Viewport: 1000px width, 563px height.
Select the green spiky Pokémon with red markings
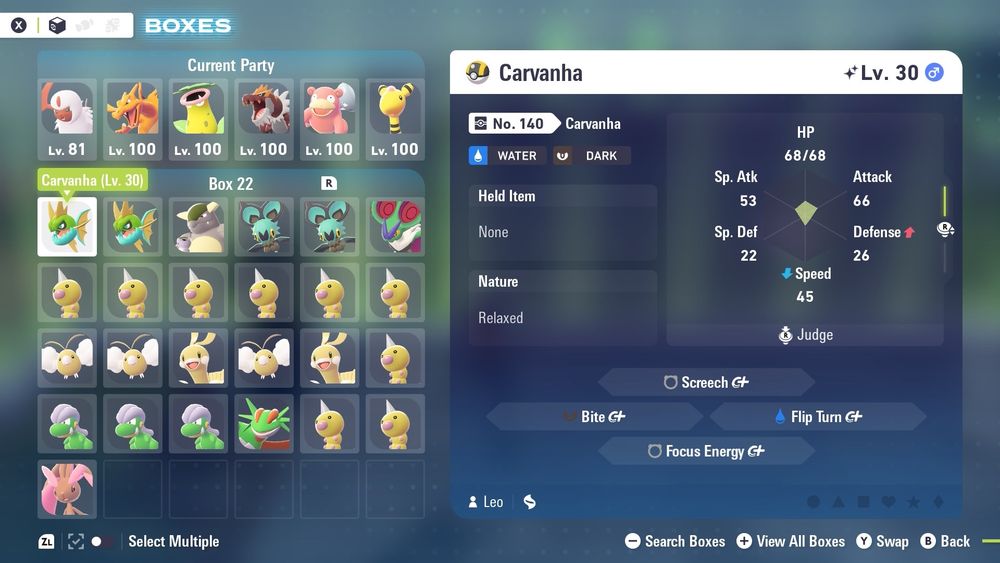coord(265,423)
